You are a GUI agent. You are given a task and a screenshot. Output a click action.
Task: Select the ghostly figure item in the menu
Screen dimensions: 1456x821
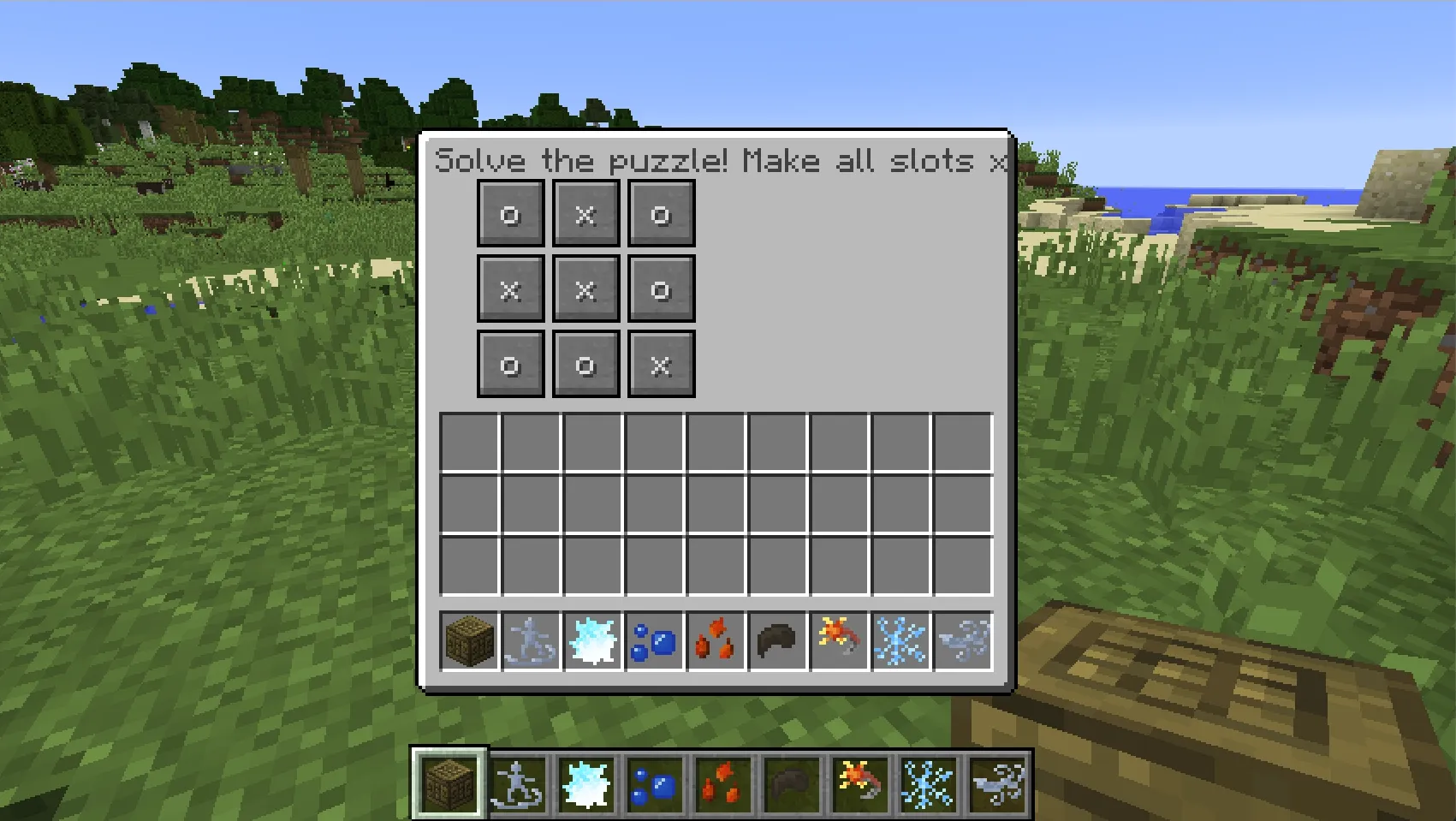530,640
